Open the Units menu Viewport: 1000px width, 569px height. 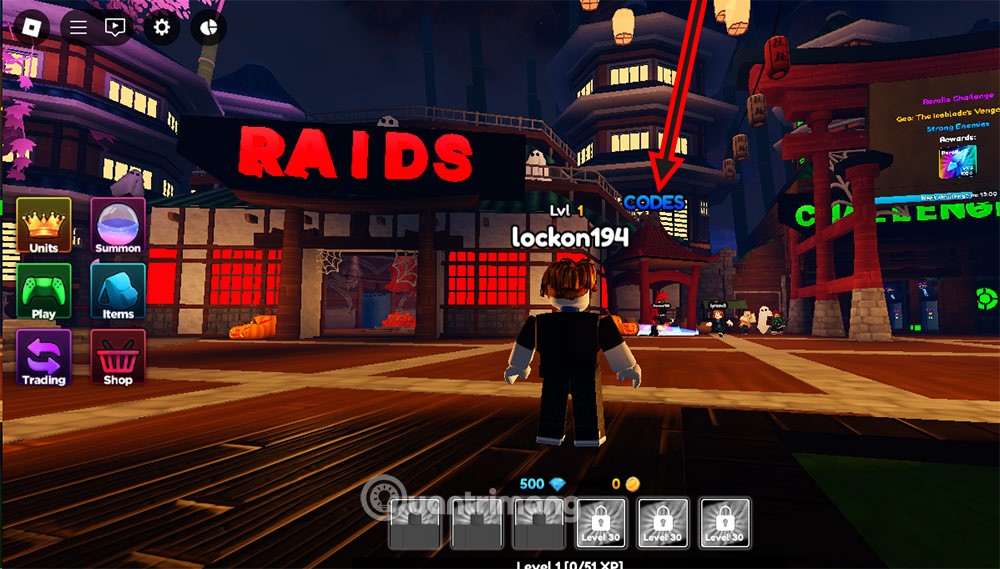tap(44, 225)
